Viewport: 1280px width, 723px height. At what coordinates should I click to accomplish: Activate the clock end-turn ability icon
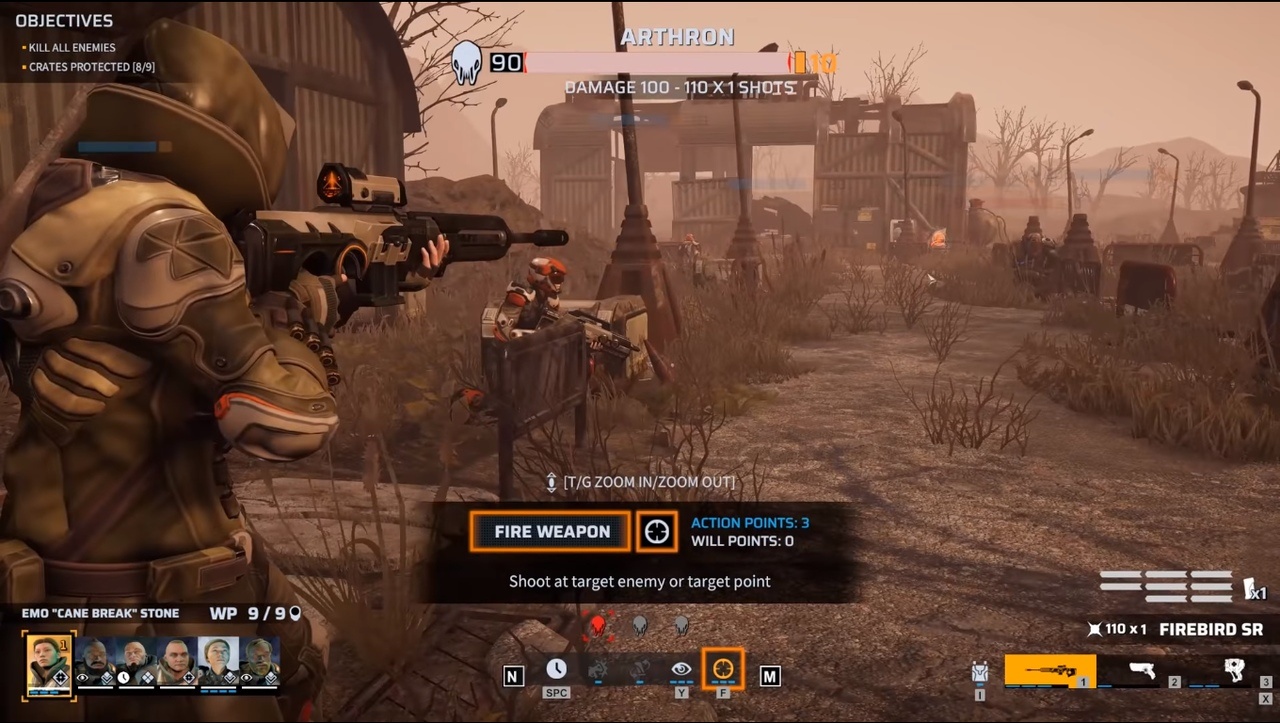point(556,670)
